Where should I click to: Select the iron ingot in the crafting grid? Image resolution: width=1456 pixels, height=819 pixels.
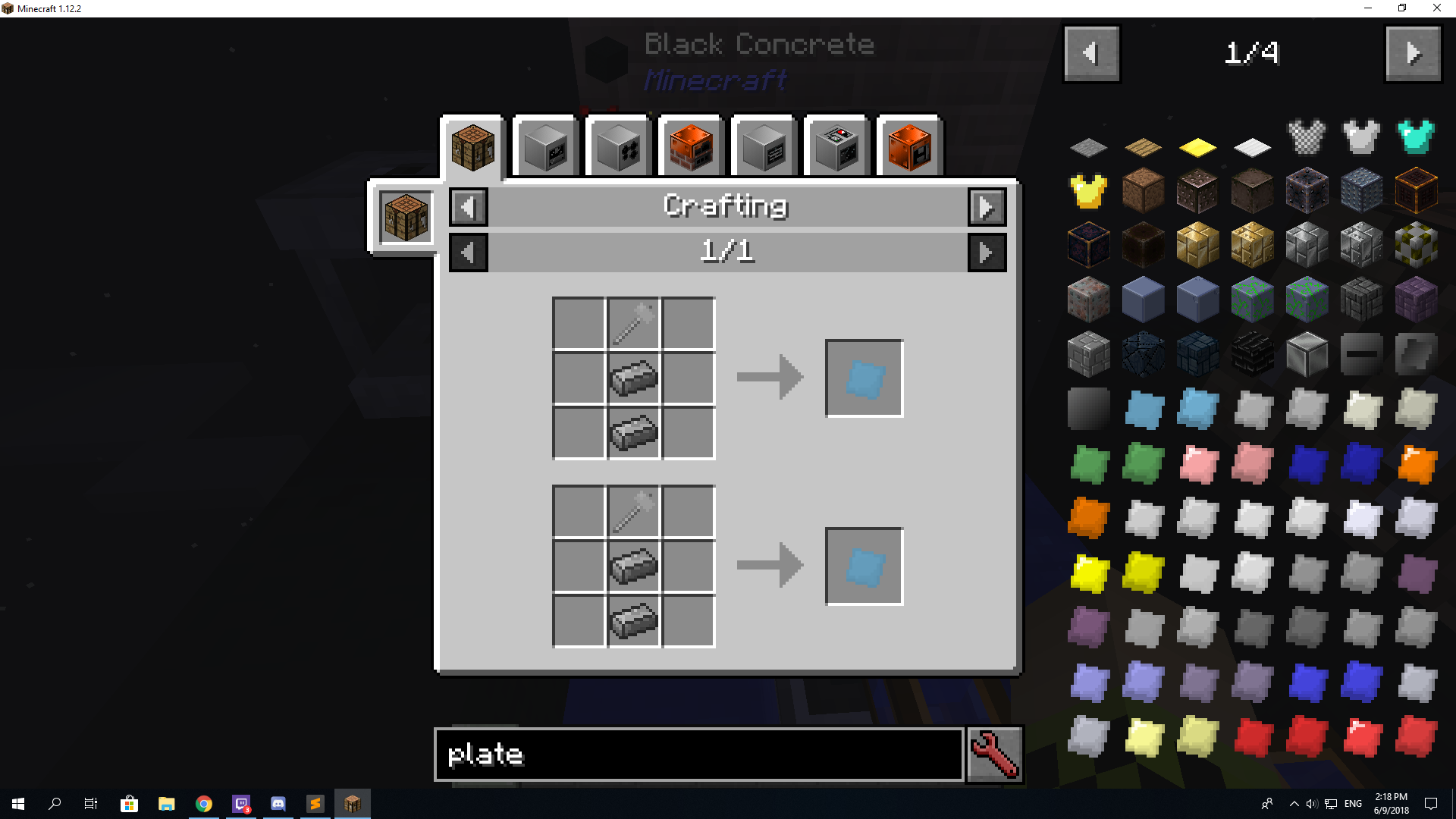(x=634, y=377)
